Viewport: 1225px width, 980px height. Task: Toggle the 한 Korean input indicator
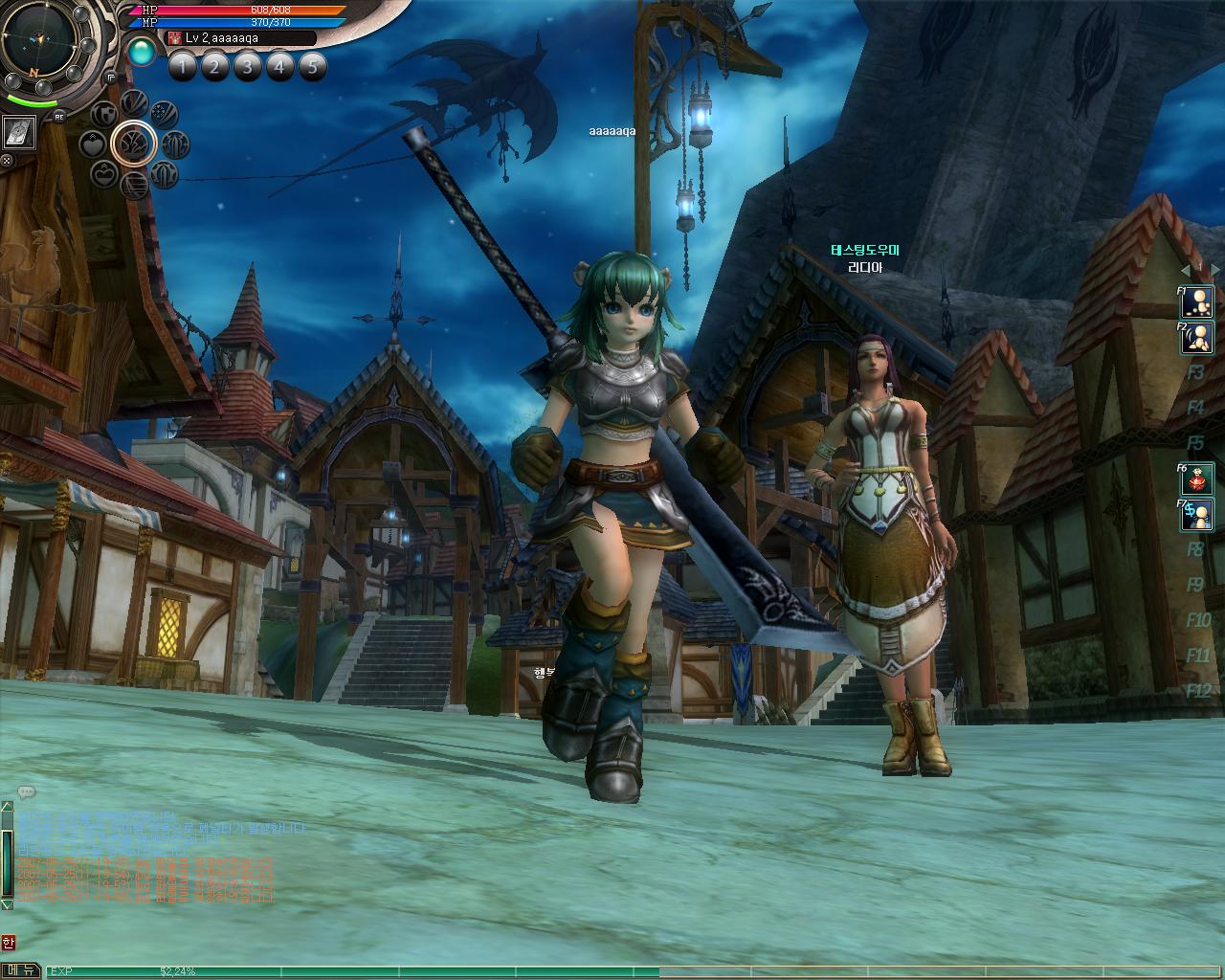(x=9, y=943)
